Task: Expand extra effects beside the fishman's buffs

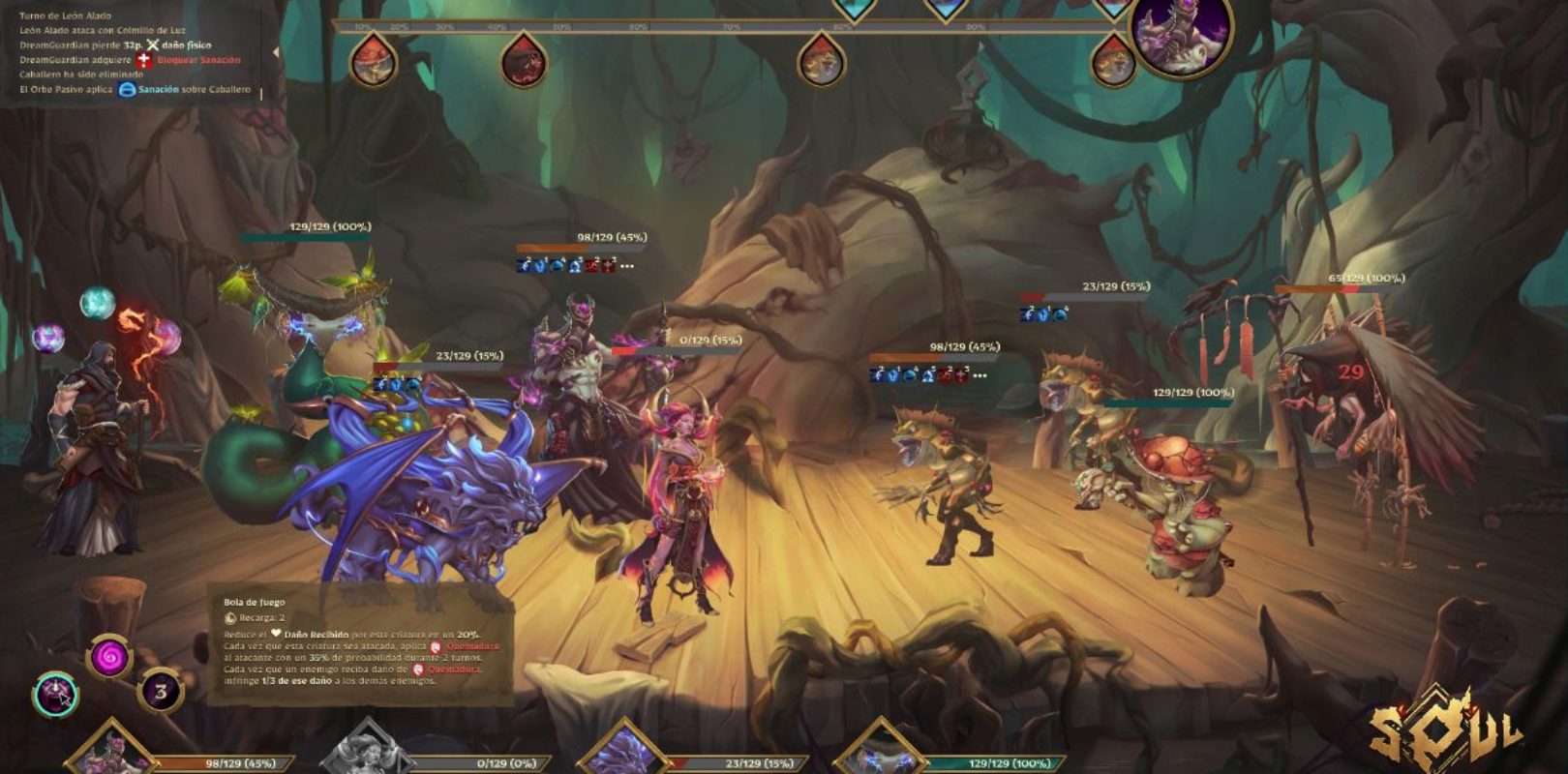Action: click(980, 375)
